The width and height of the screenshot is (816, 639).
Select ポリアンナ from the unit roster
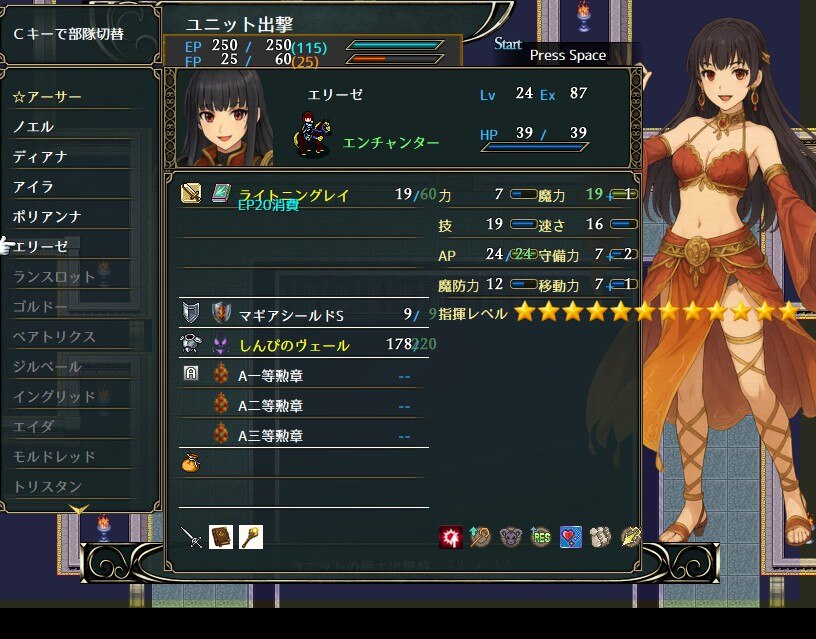coord(47,217)
